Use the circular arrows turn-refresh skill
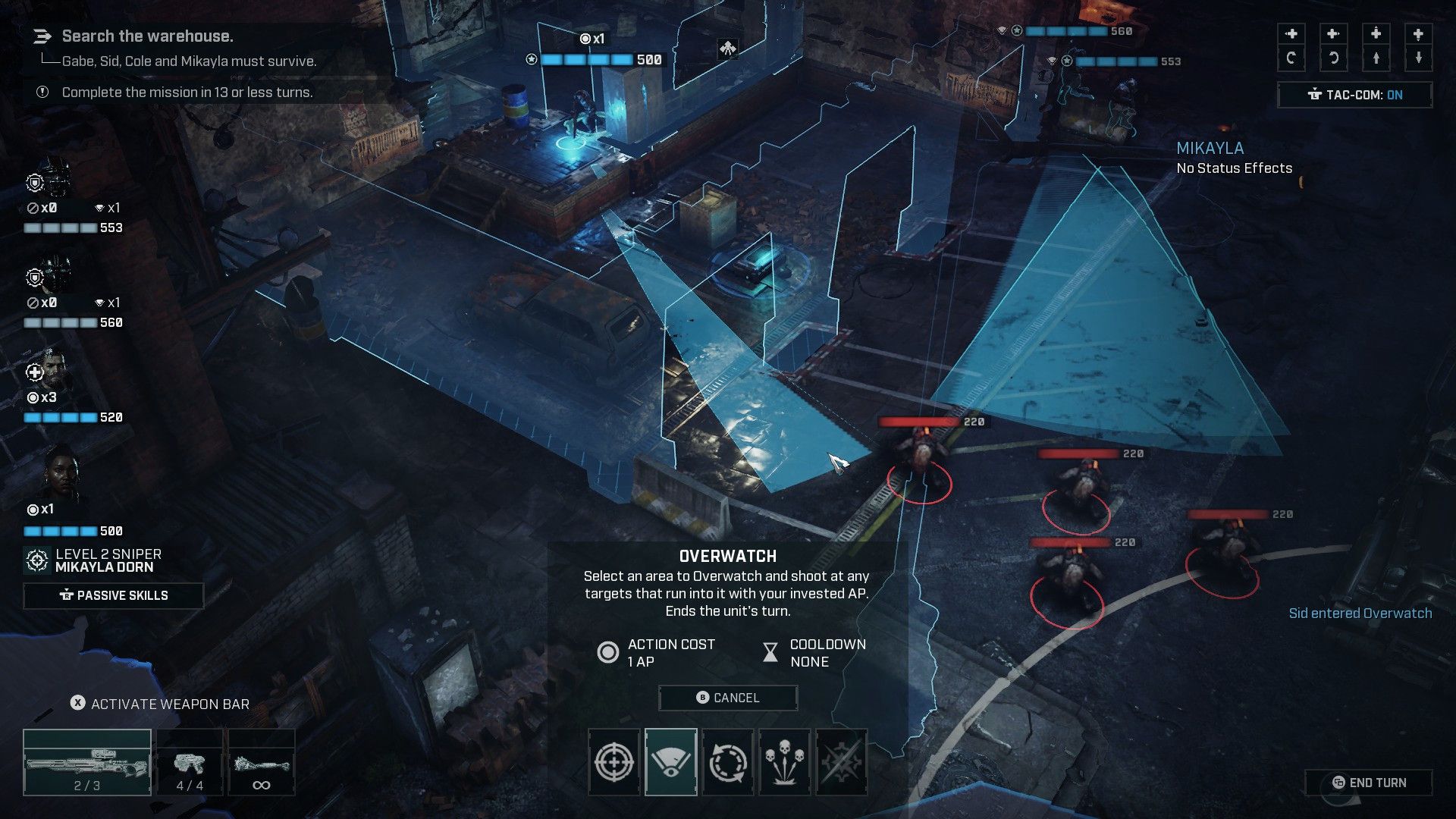Image resolution: width=1456 pixels, height=819 pixels. pos(727,762)
